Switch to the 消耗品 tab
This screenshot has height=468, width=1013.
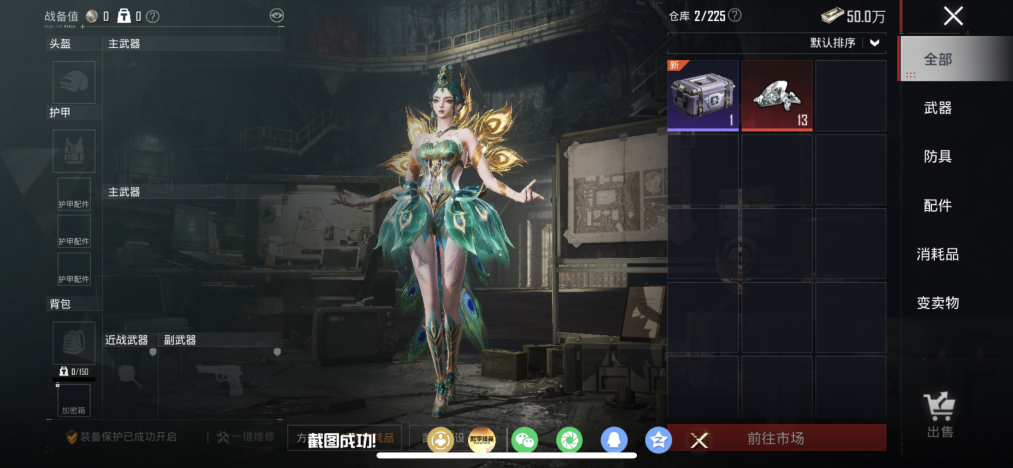(x=938, y=254)
